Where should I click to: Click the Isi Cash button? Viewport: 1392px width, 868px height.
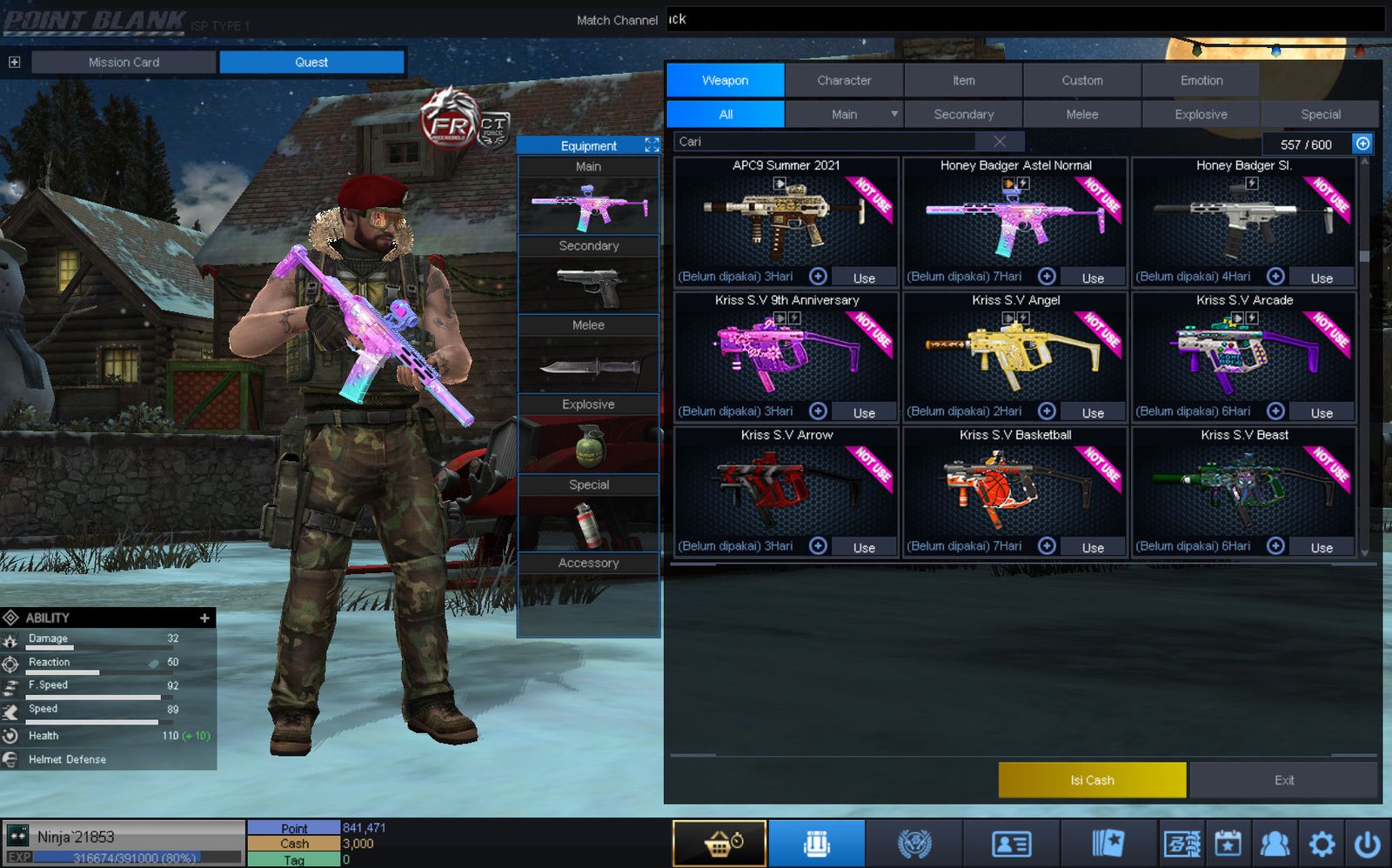click(1092, 780)
